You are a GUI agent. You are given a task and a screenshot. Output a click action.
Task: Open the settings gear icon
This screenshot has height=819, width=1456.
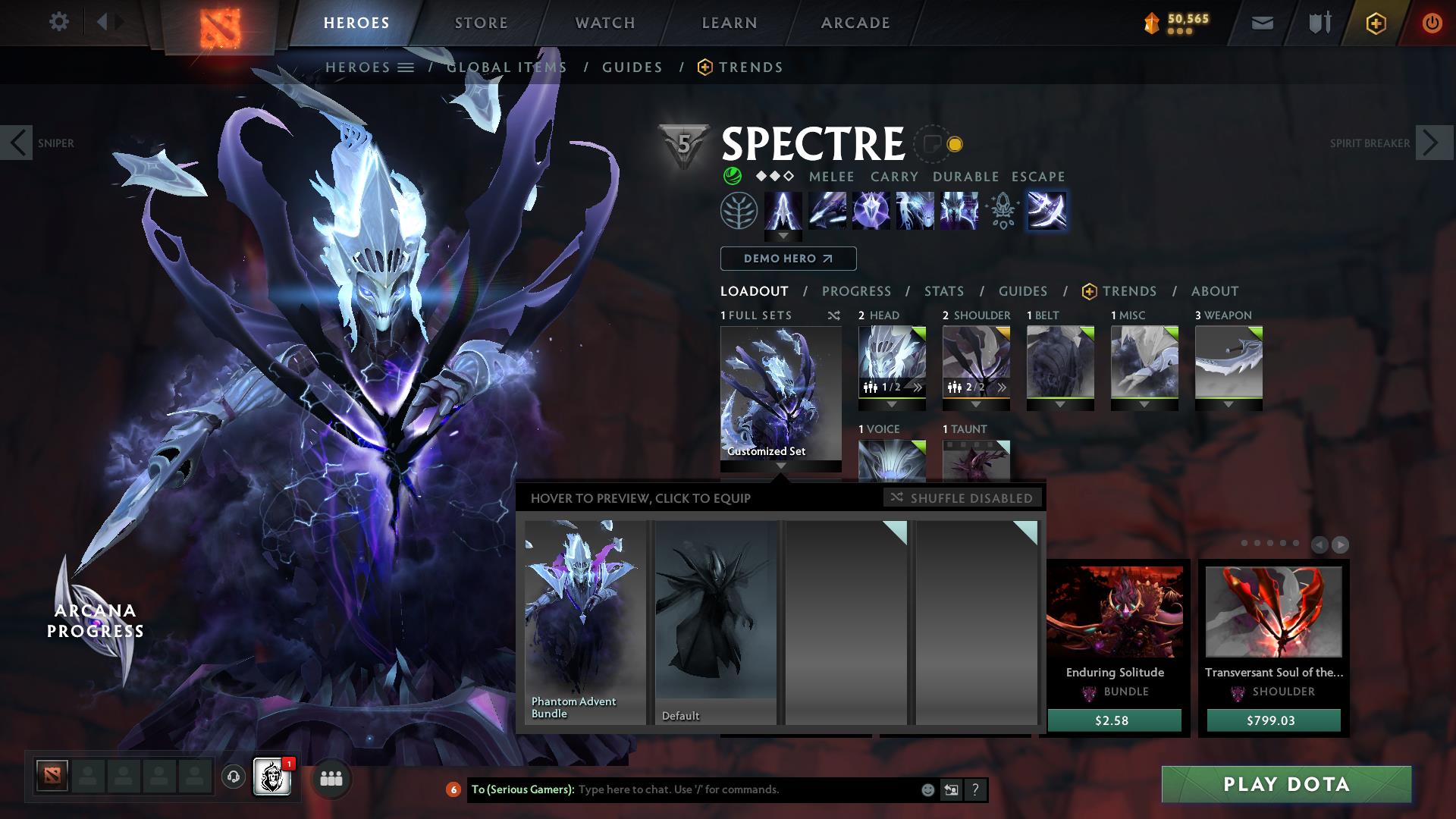[x=59, y=23]
